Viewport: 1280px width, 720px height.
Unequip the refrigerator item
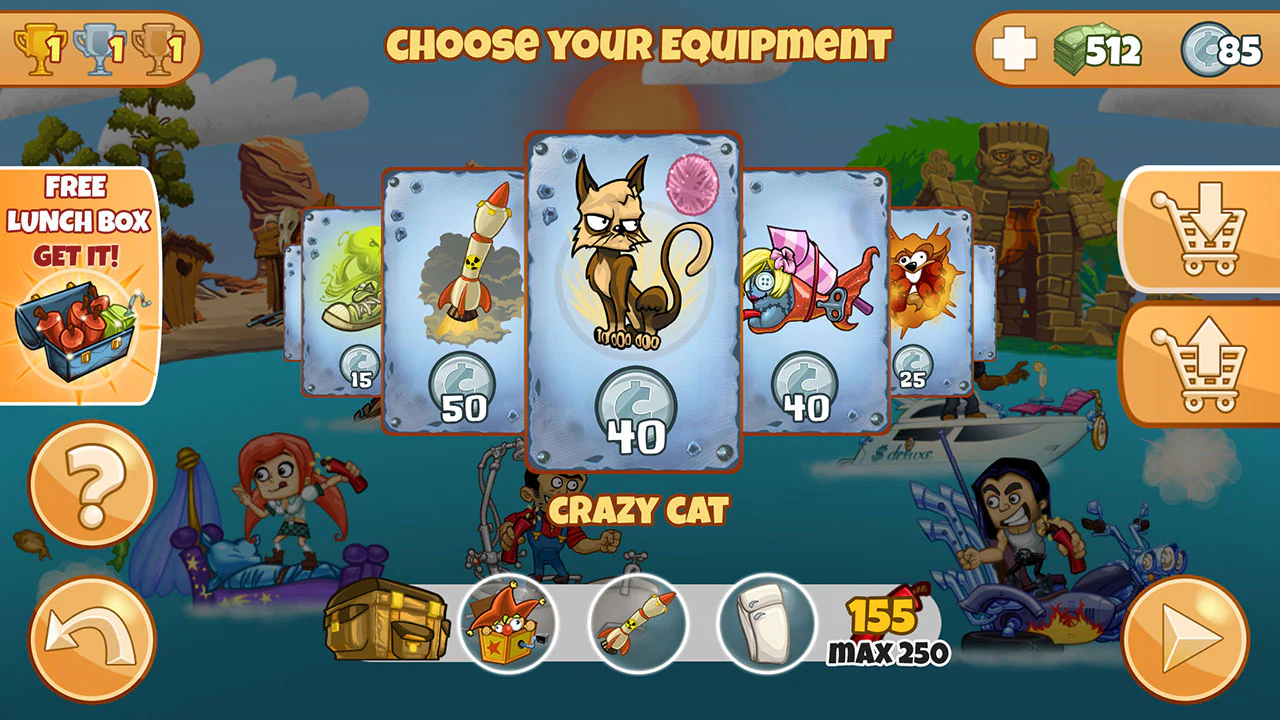pos(765,624)
